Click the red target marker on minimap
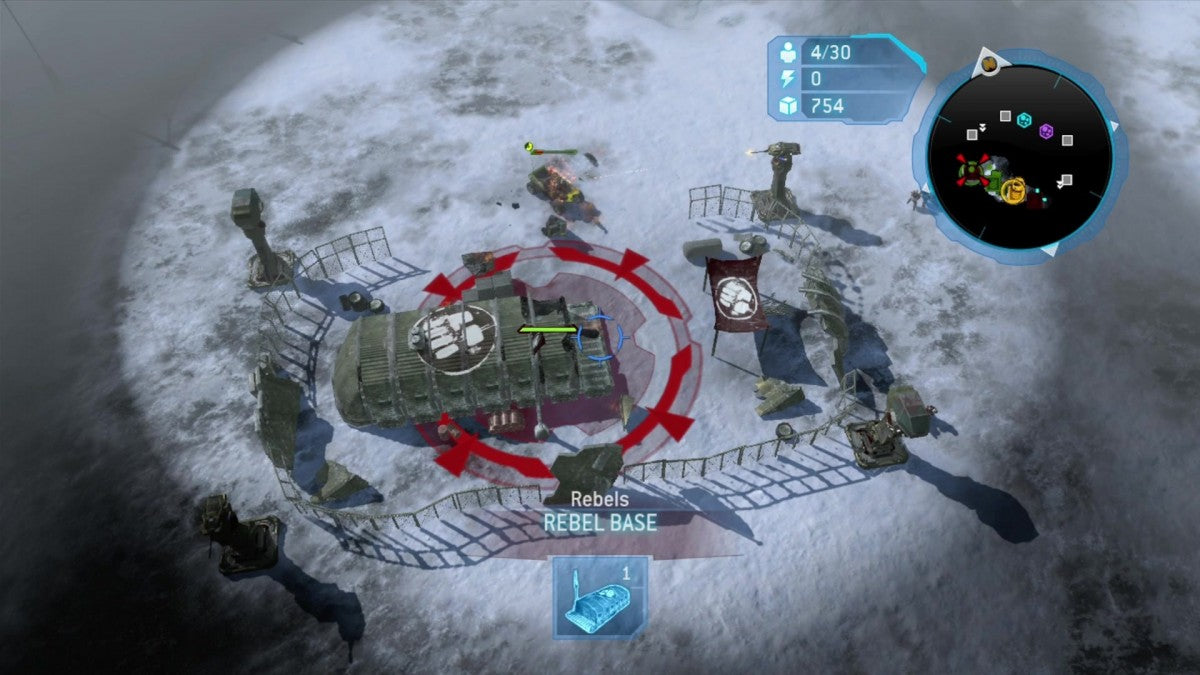1200x675 pixels. tap(972, 170)
